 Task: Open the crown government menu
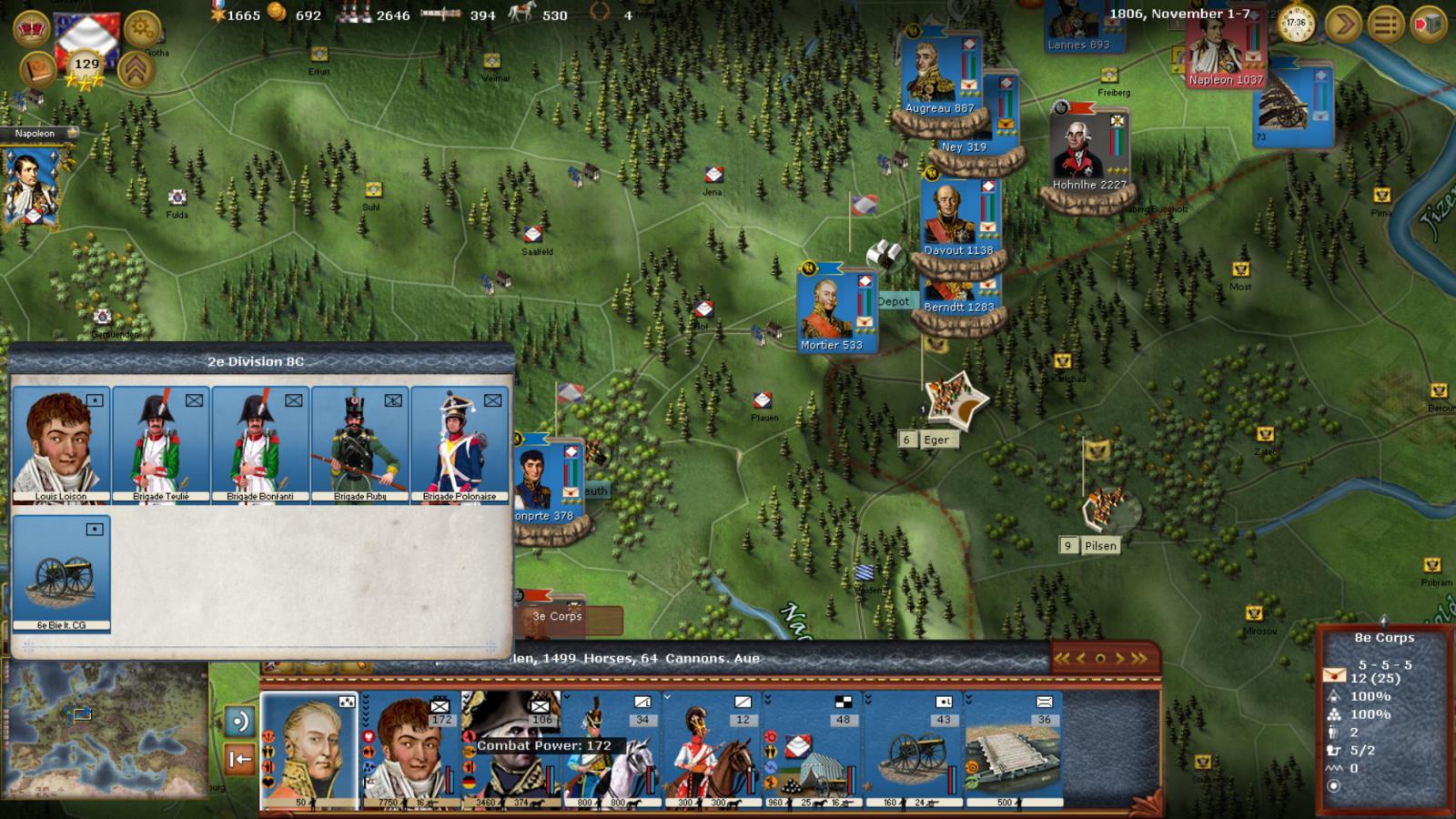[32, 27]
